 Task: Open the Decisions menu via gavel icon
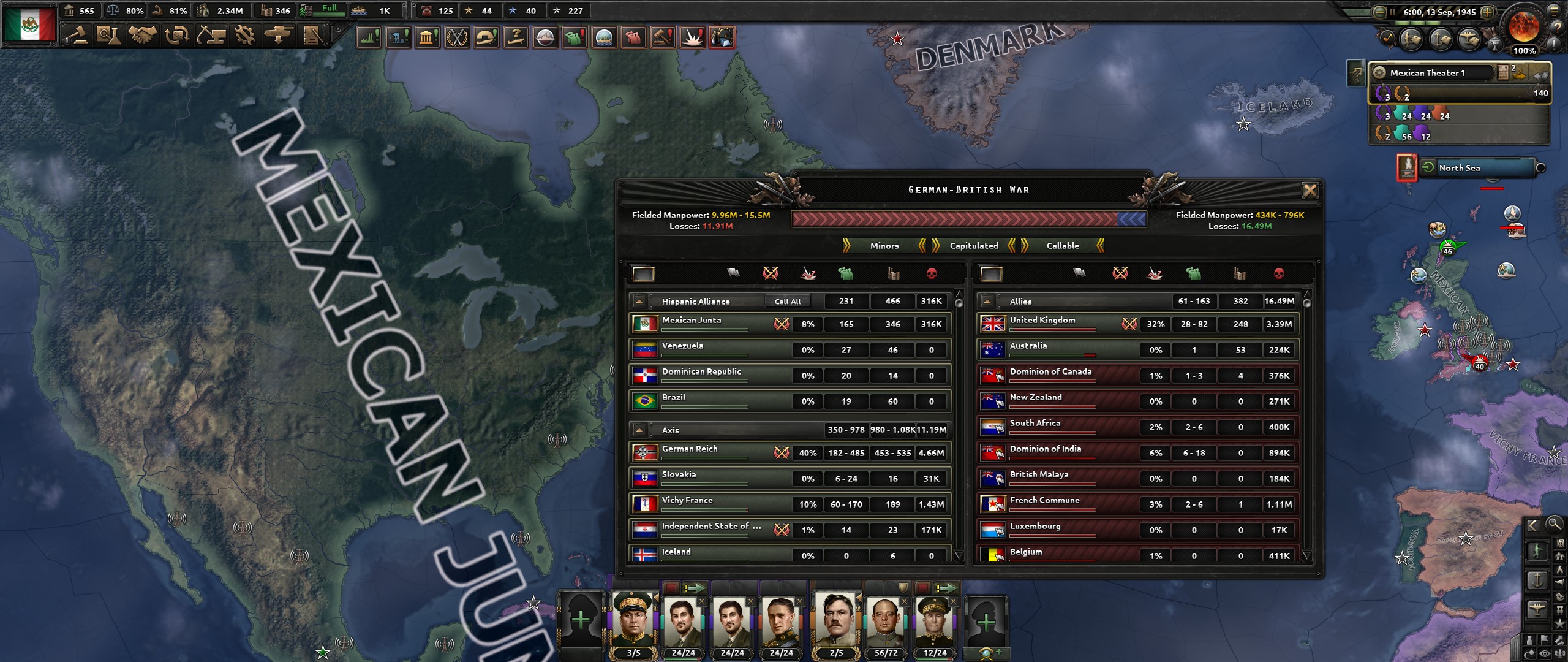tap(80, 35)
